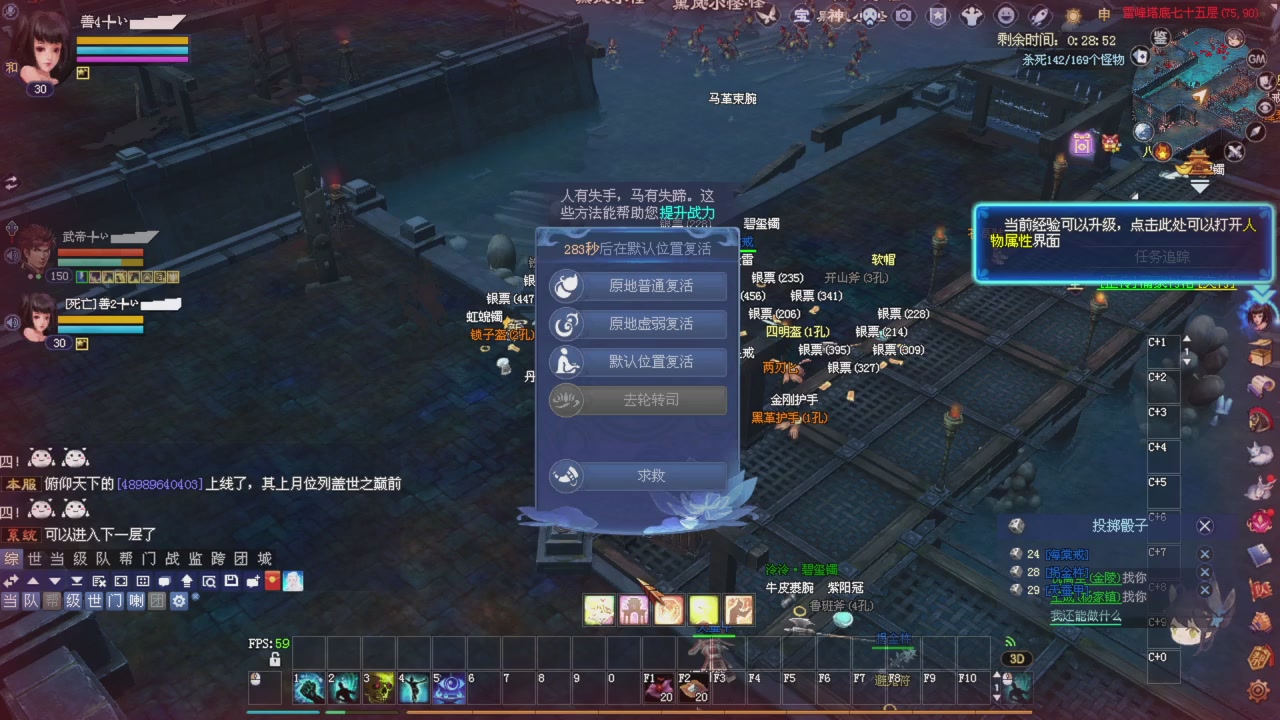Activate the skill in hotbar slot 5
Screen dimensions: 1280x720
pyautogui.click(x=448, y=686)
